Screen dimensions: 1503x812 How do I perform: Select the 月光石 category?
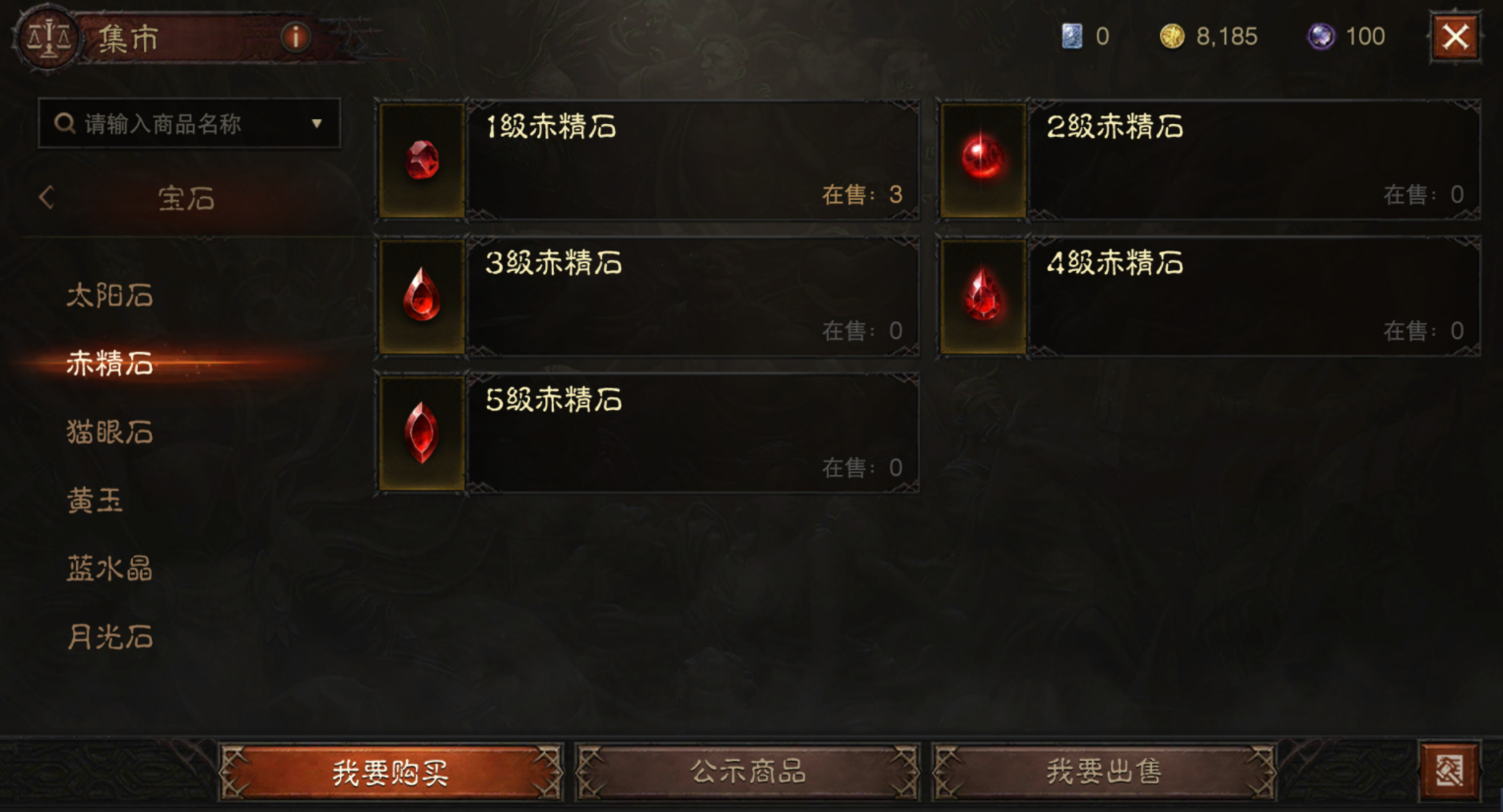coord(109,638)
